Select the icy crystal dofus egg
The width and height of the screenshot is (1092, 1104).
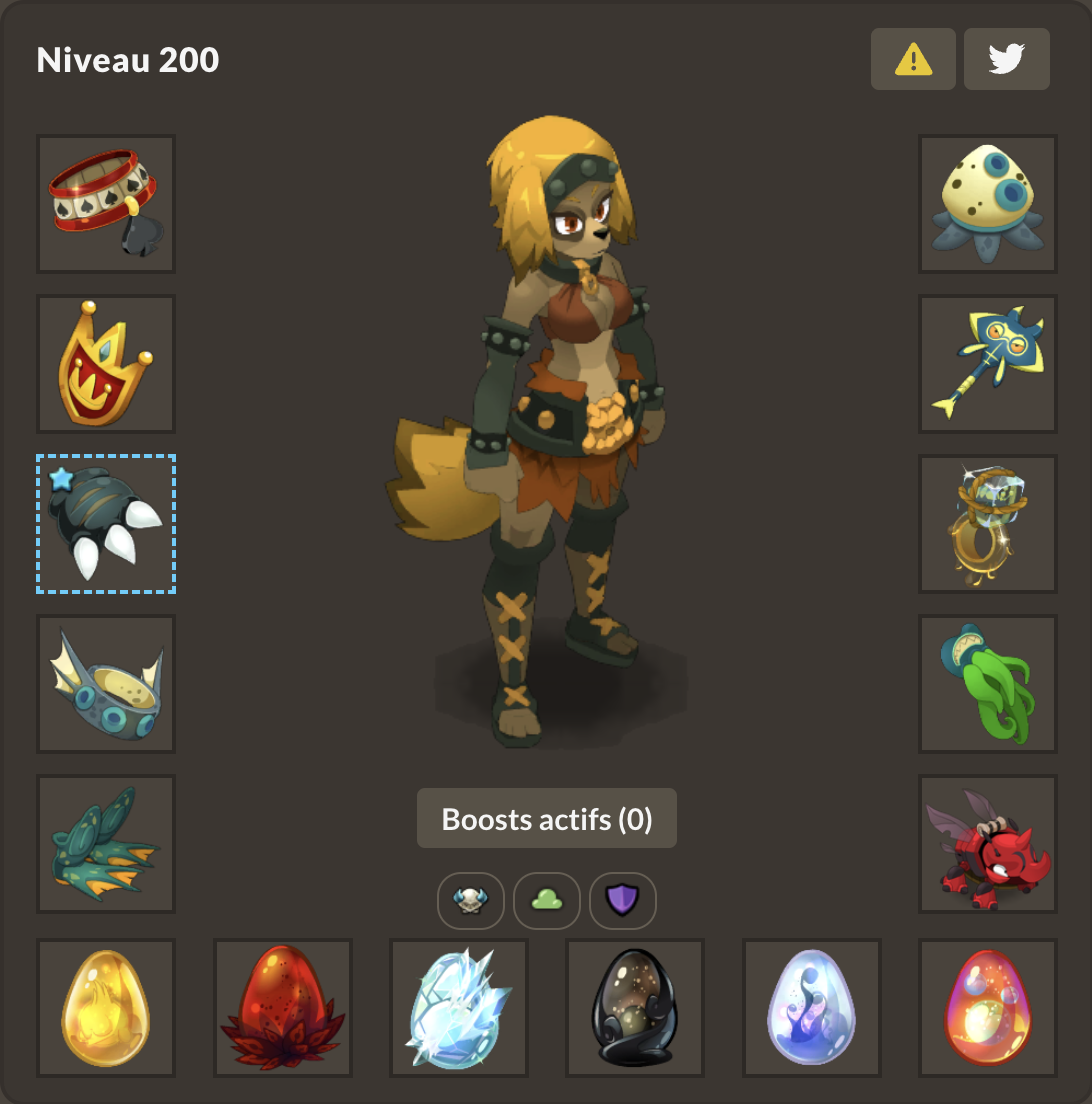[x=459, y=1008]
